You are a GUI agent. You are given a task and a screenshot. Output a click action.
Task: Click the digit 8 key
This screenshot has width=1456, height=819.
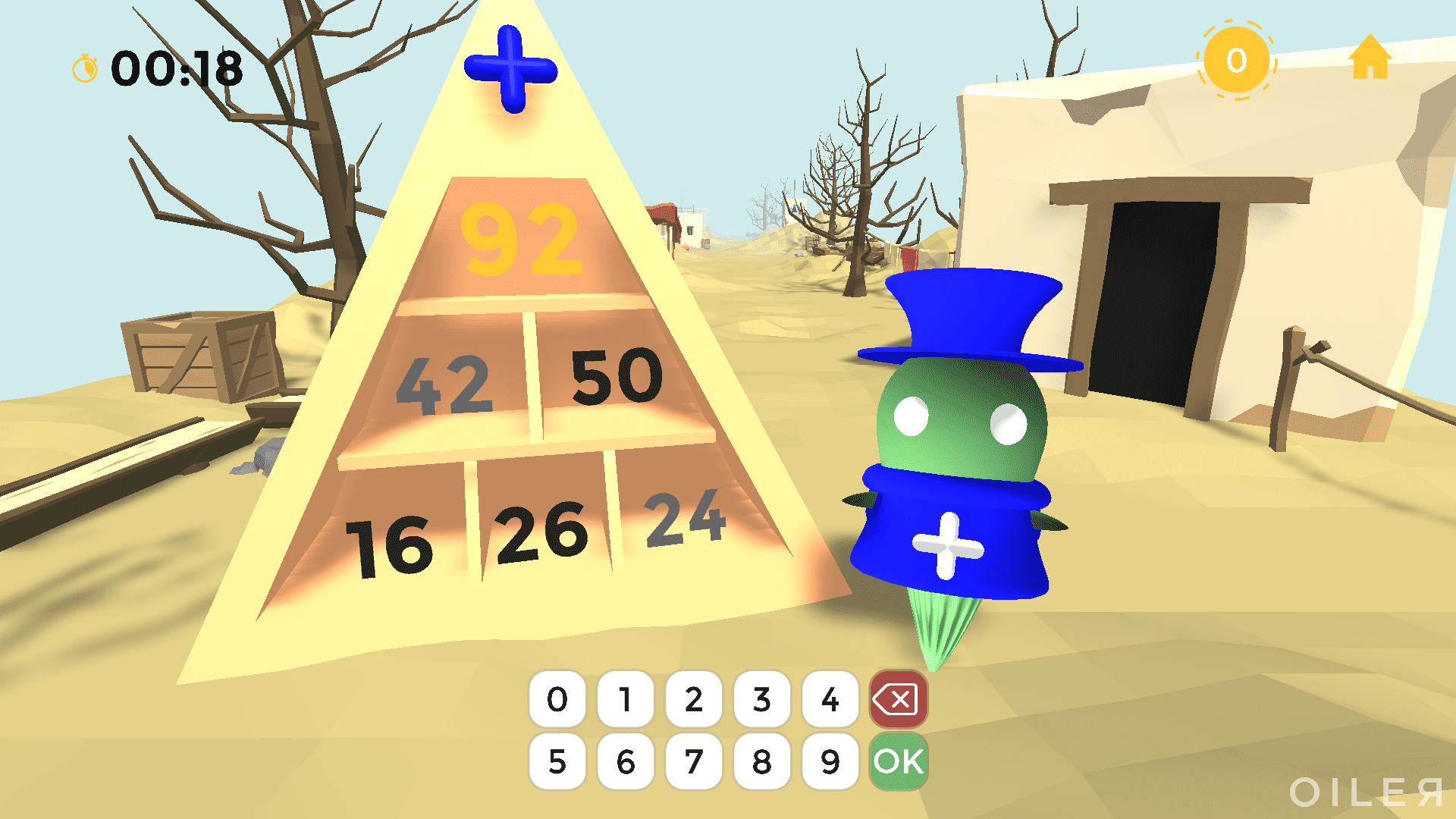coord(762,761)
